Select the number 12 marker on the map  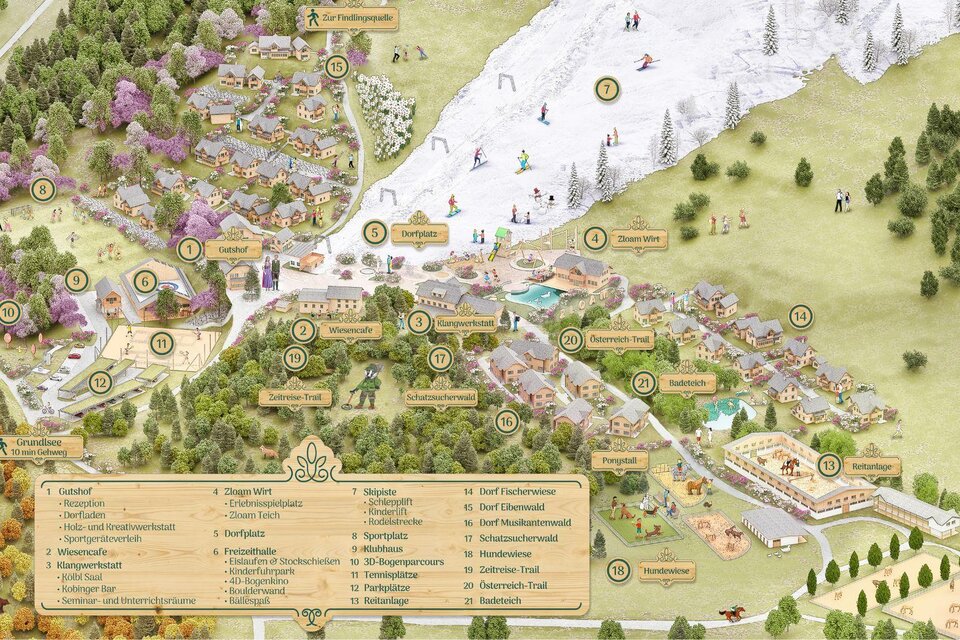[100, 382]
